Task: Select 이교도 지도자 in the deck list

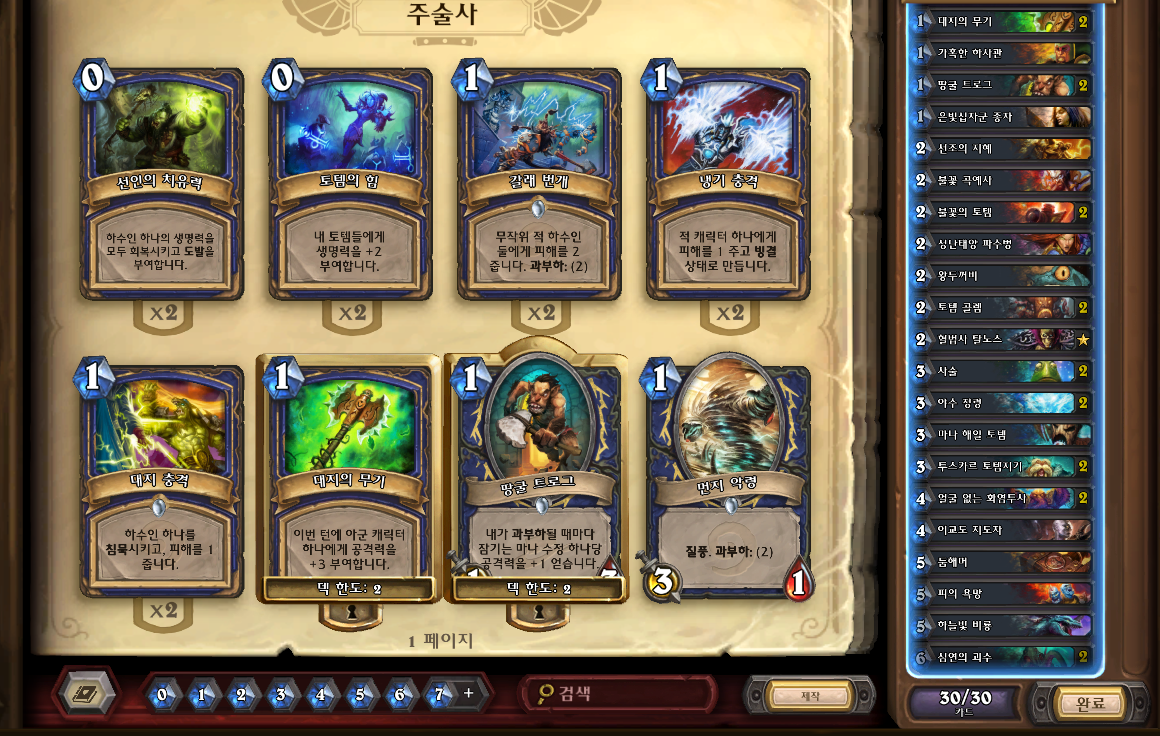Action: pos(1000,530)
